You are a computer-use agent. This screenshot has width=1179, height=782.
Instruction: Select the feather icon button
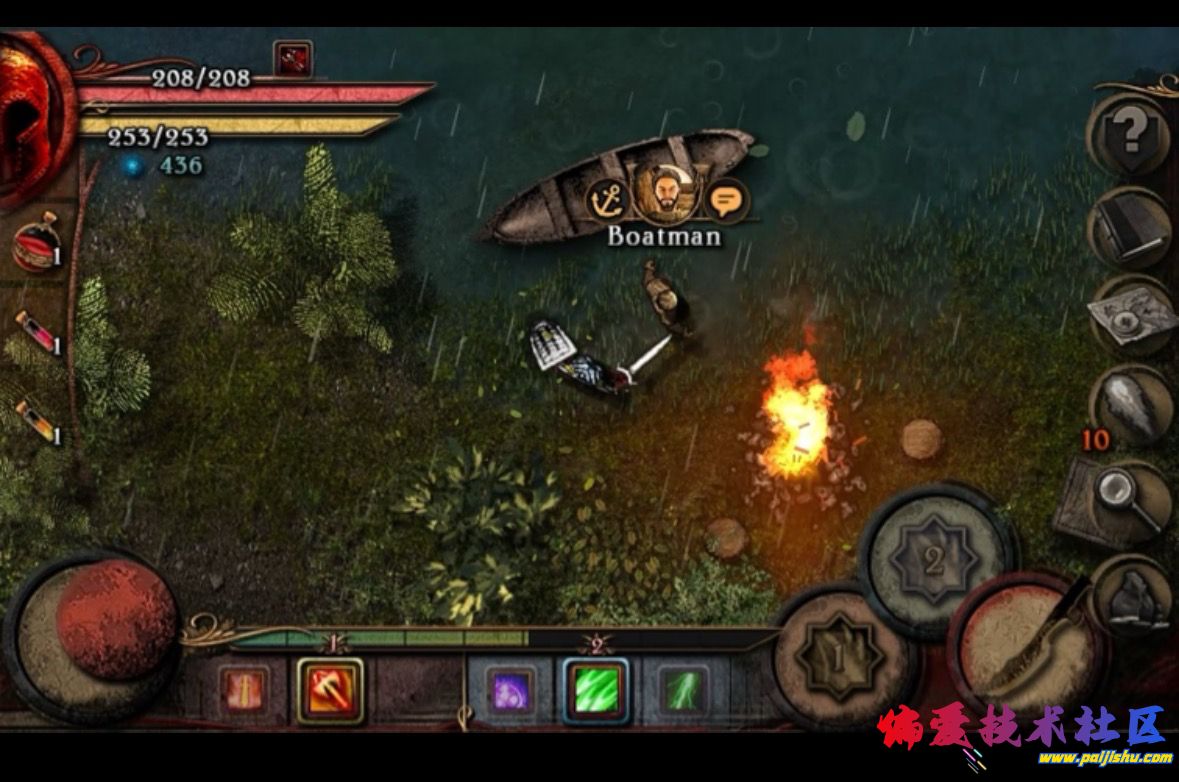[1132, 407]
